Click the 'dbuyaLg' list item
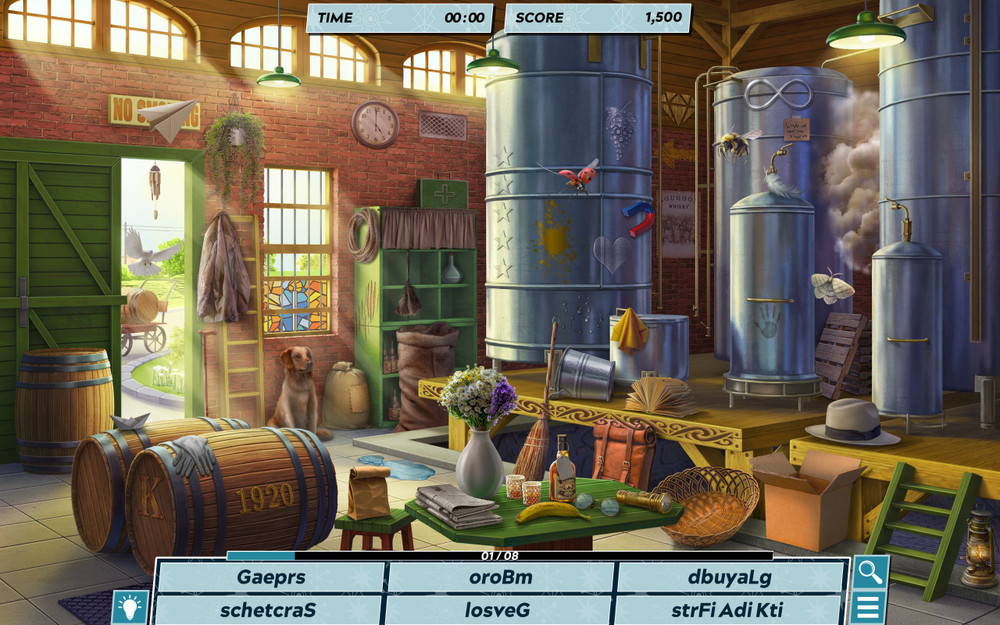Viewport: 1000px width, 625px height. (x=729, y=577)
